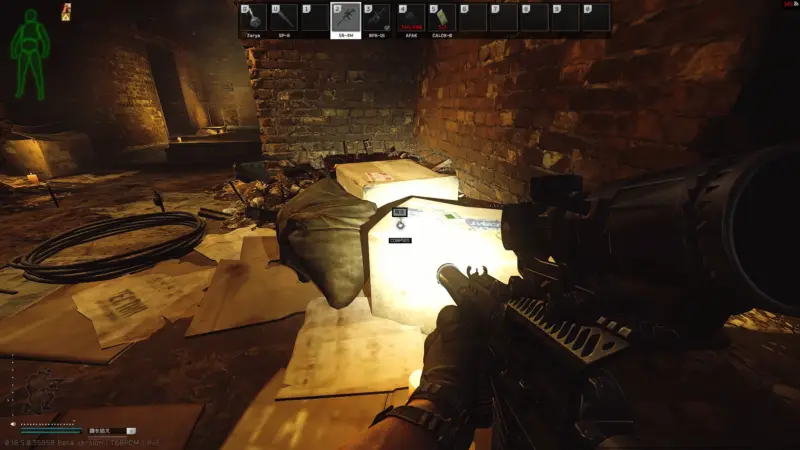Screen dimensions: 800x450
Task: Switch to the RPK-16 weapon slot
Action: click(376, 19)
